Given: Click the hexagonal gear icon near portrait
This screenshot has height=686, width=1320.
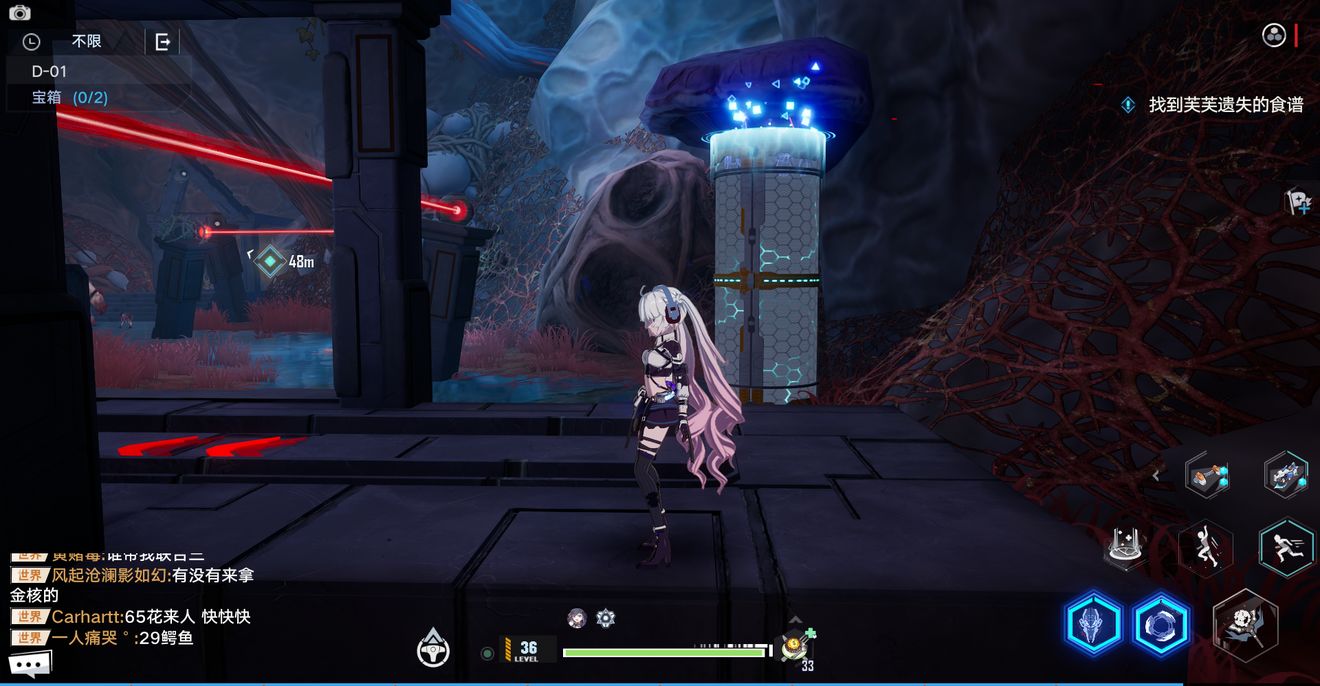Looking at the screenshot, I should (x=605, y=618).
